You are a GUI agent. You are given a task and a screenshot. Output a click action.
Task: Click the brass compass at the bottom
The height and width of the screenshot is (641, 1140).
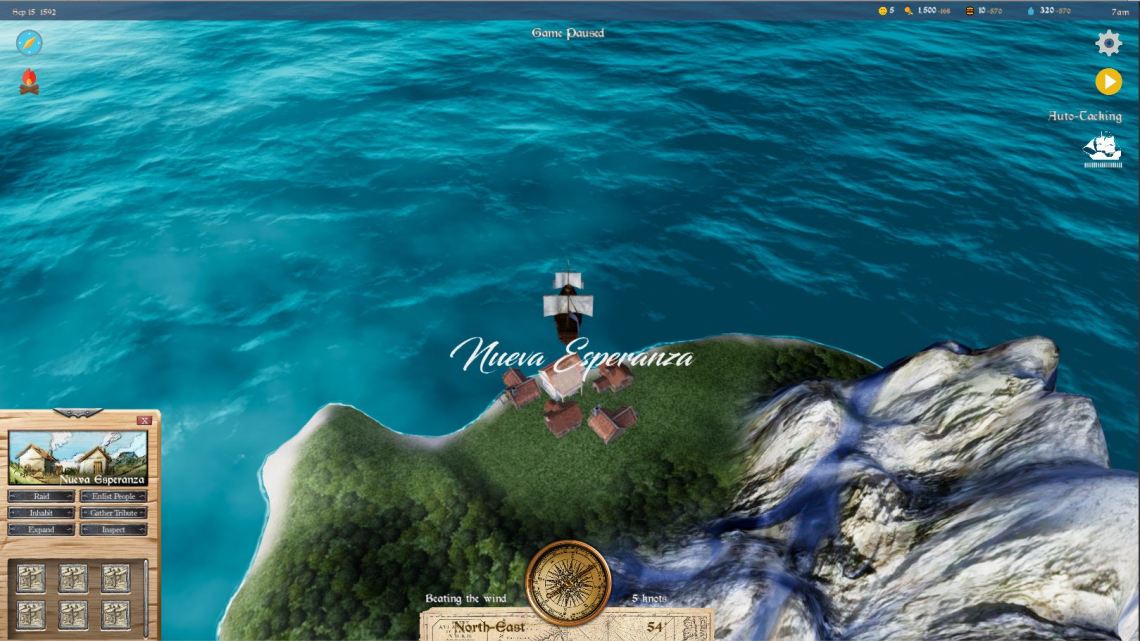click(x=568, y=583)
